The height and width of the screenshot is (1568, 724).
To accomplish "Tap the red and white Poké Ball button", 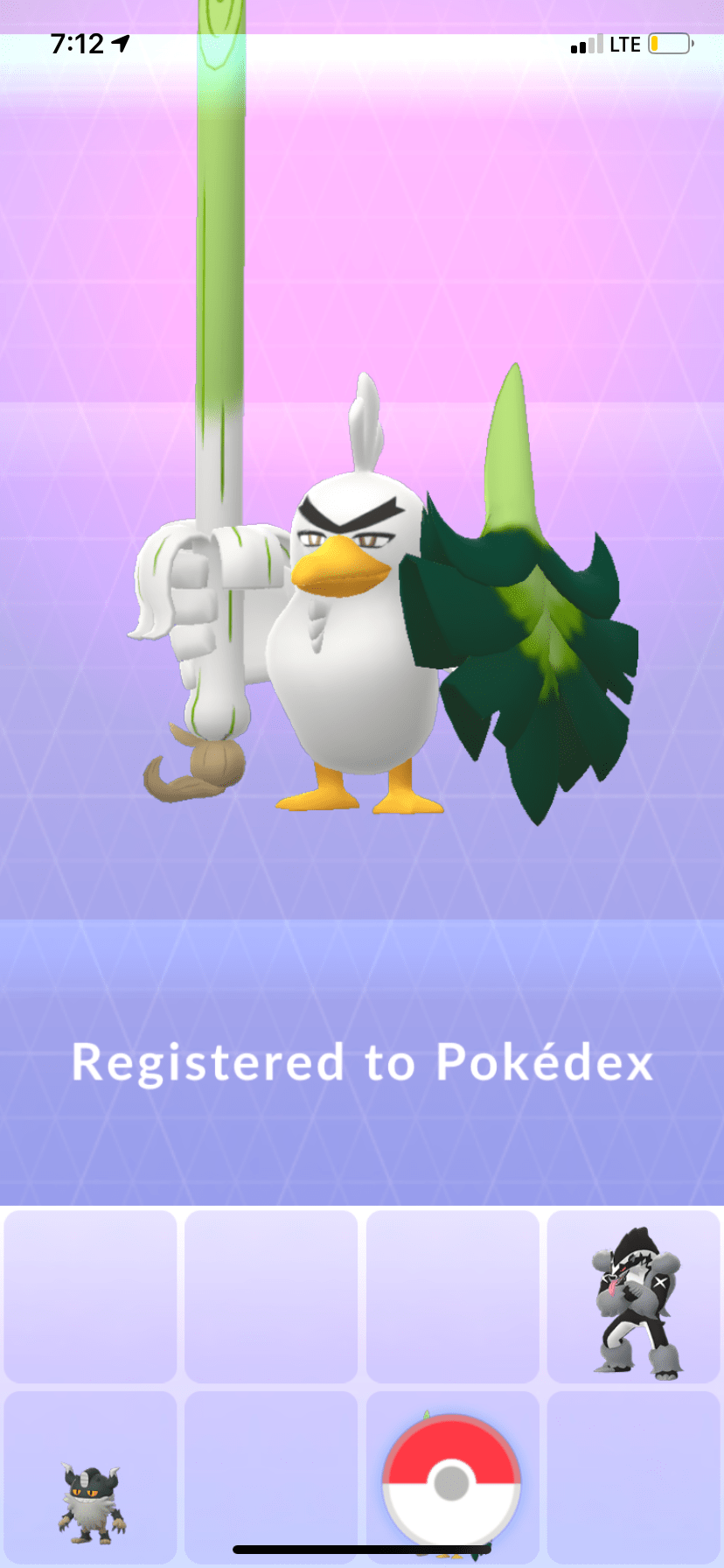I will tap(451, 1482).
